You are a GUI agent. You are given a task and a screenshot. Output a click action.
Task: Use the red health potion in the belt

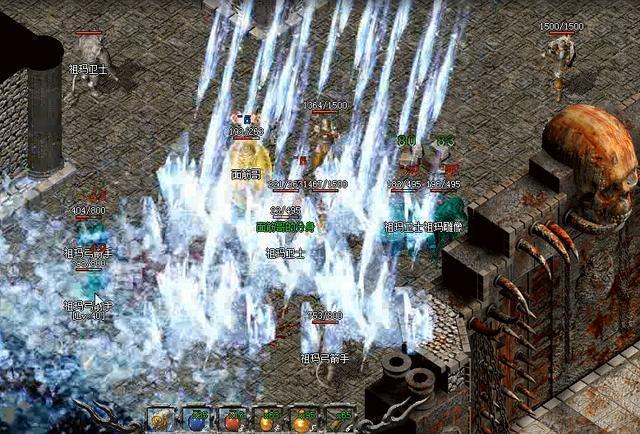point(232,420)
